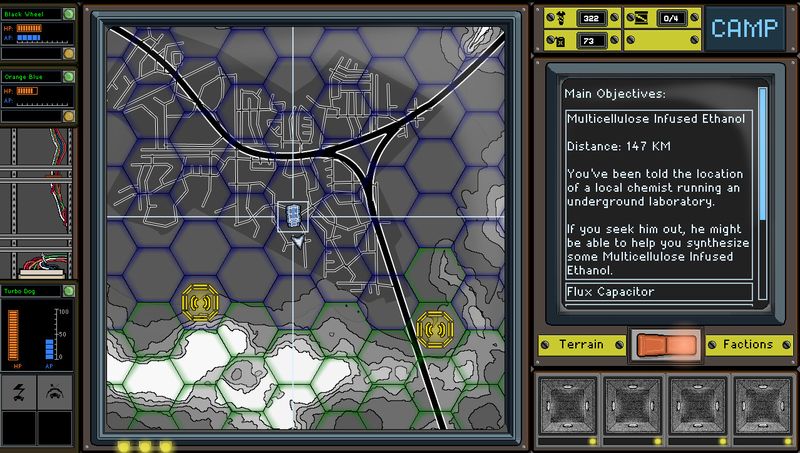800x453 pixels.
Task: Select the Multicellulose Infused Ethanol objective
Action: tap(655, 119)
